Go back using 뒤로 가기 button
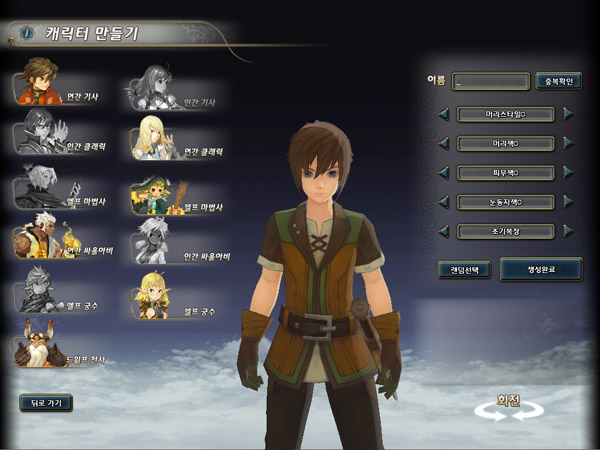Screen dimensions: 600x450 tap(46, 404)
